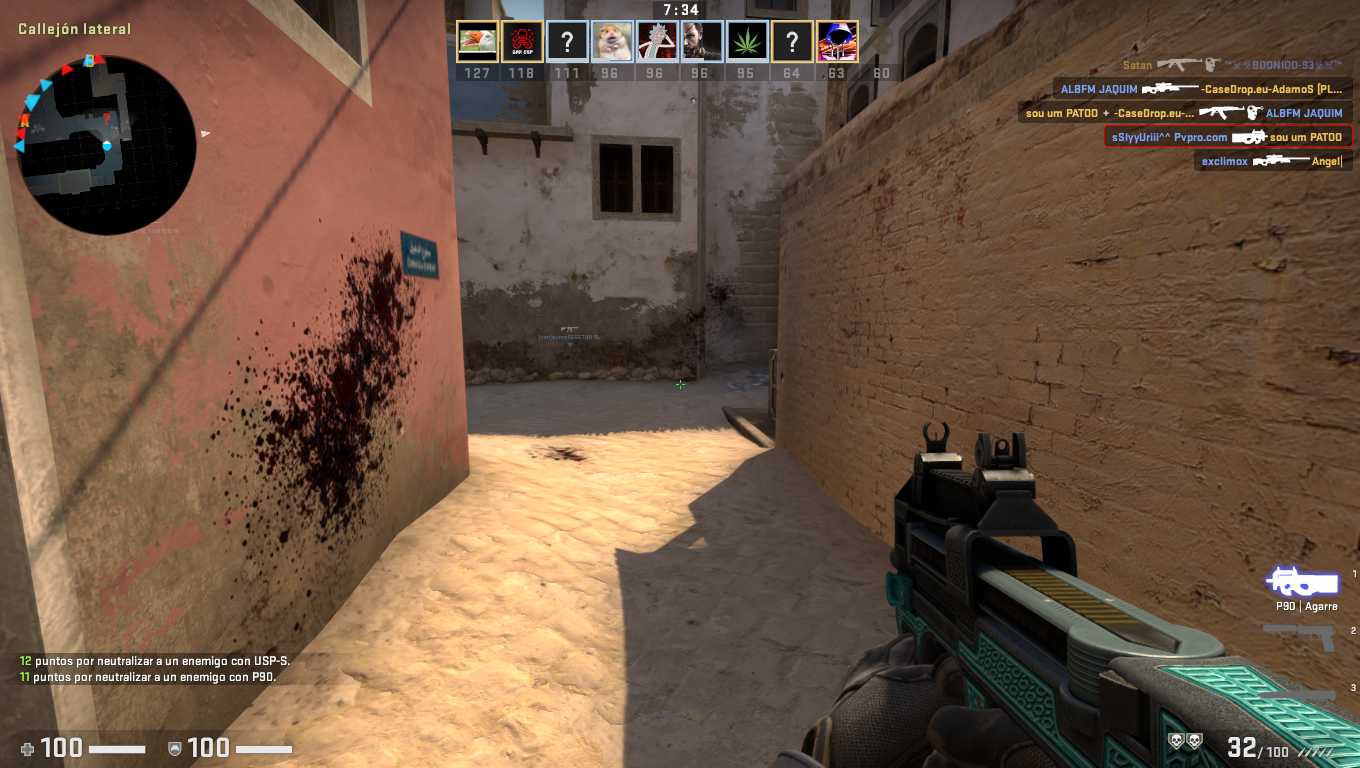Click the circular radar minimap
The width and height of the screenshot is (1360, 768).
pos(106,145)
